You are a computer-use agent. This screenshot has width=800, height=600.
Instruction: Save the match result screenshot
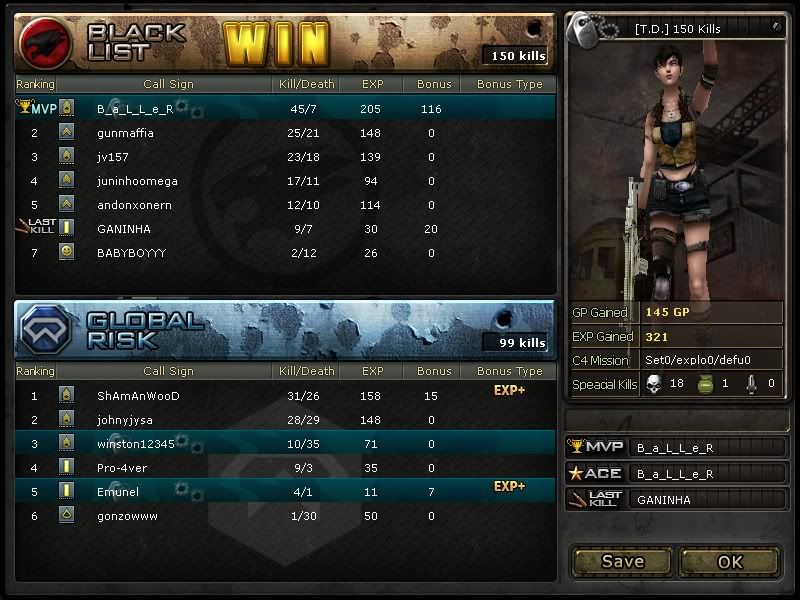(622, 562)
